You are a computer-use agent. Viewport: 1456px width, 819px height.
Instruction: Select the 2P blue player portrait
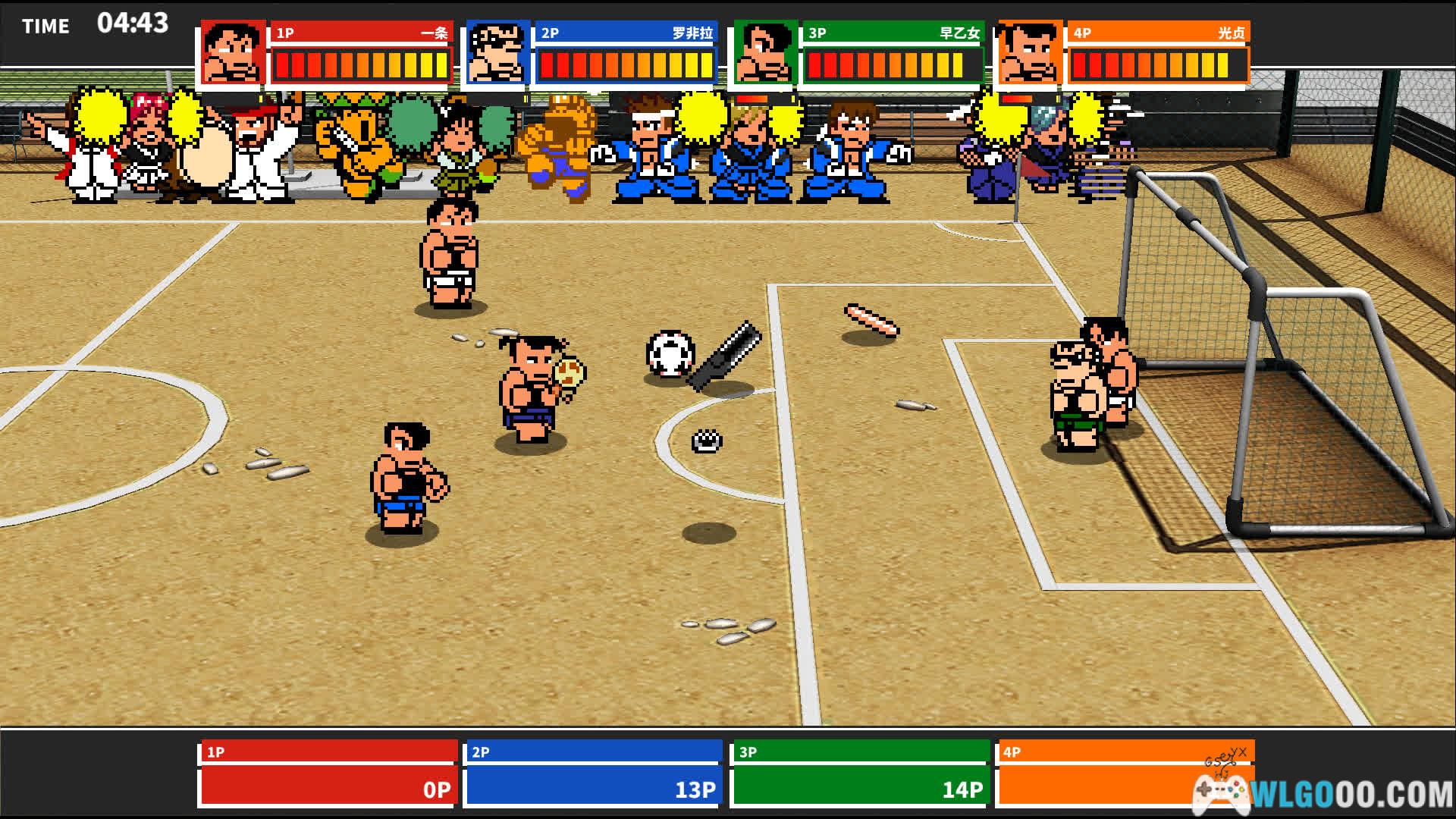tap(497, 52)
